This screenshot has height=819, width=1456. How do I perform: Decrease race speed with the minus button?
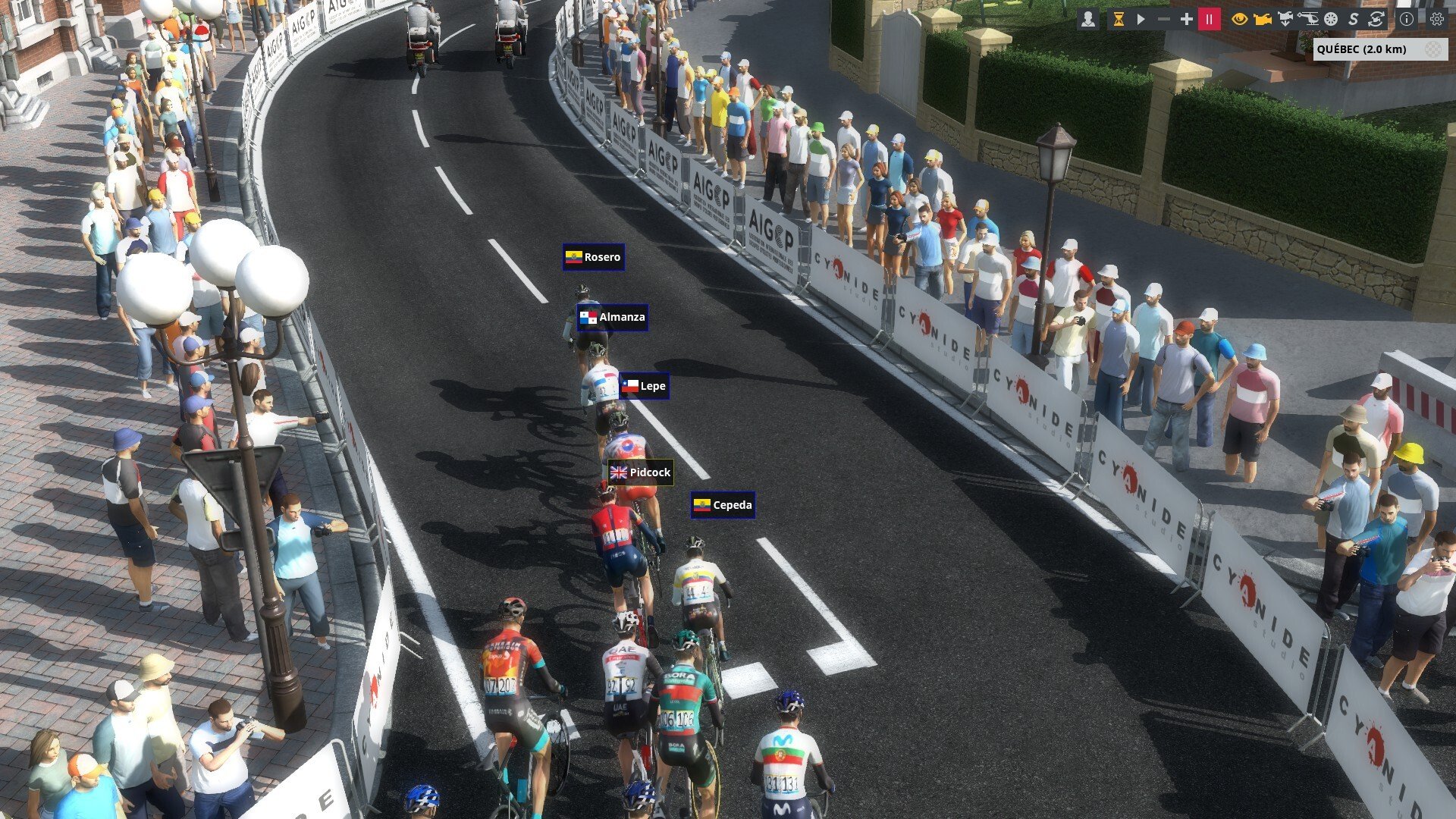click(x=1163, y=19)
